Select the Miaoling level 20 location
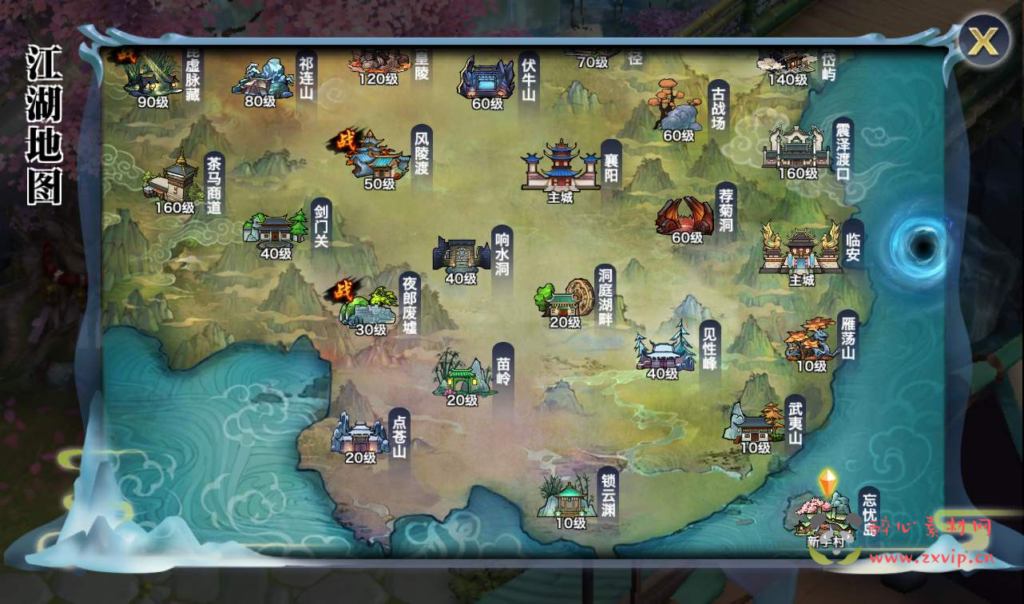Viewport: 1024px width, 604px height. [461, 375]
